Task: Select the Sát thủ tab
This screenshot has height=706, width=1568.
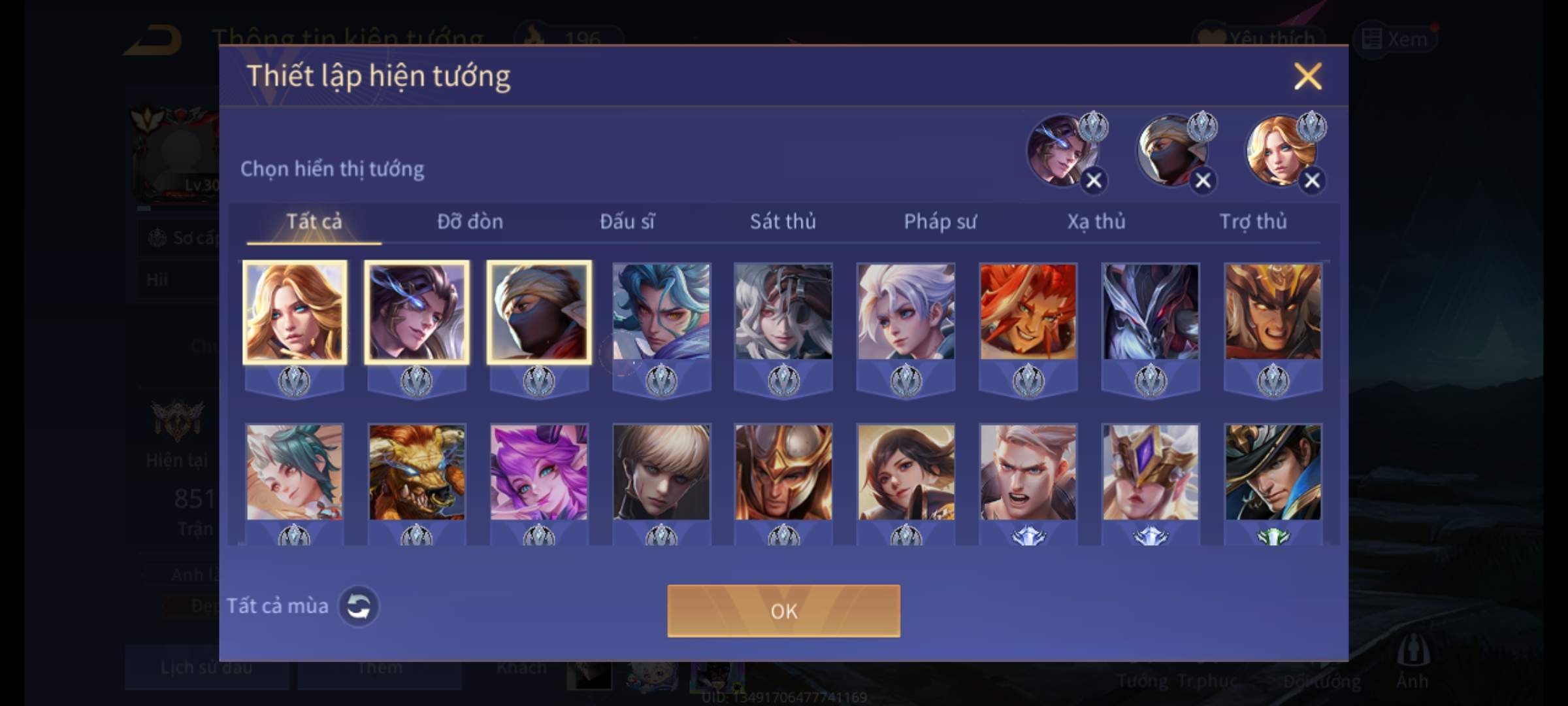Action: coord(783,222)
